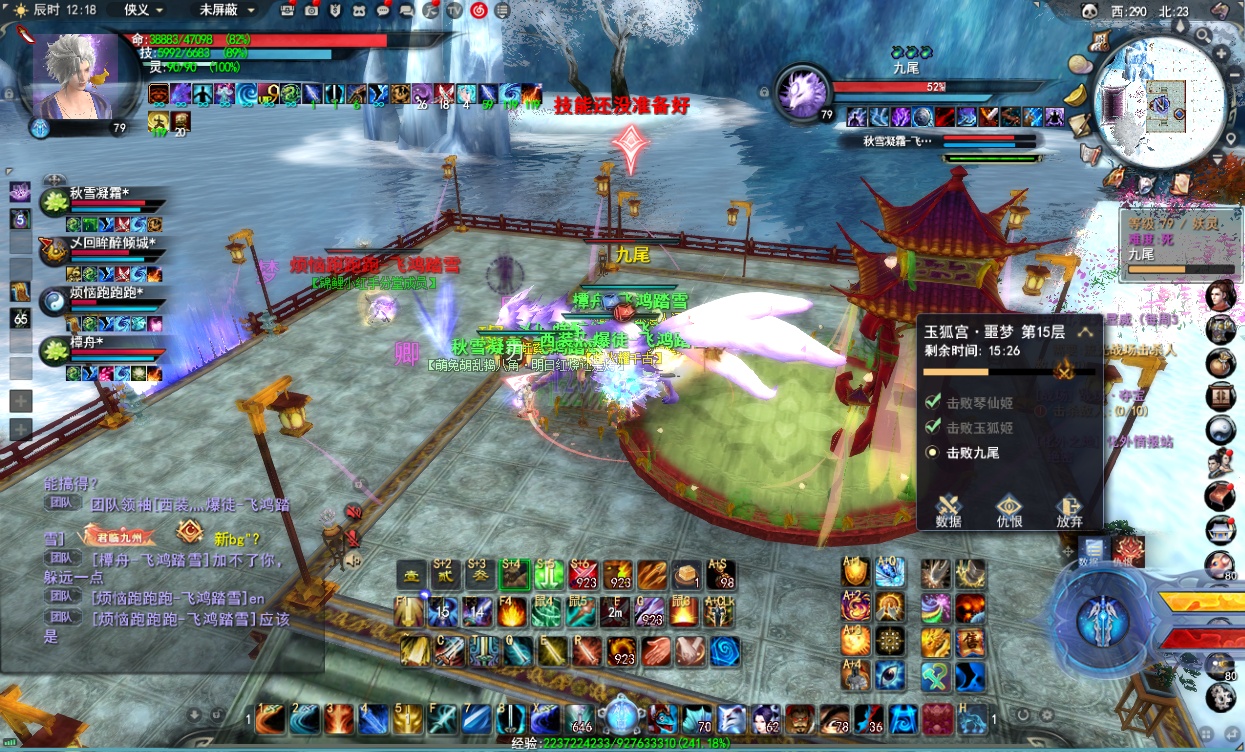Select party member 秋雪凝霜 in team list
Screen dimensions: 1245x752
point(99,194)
